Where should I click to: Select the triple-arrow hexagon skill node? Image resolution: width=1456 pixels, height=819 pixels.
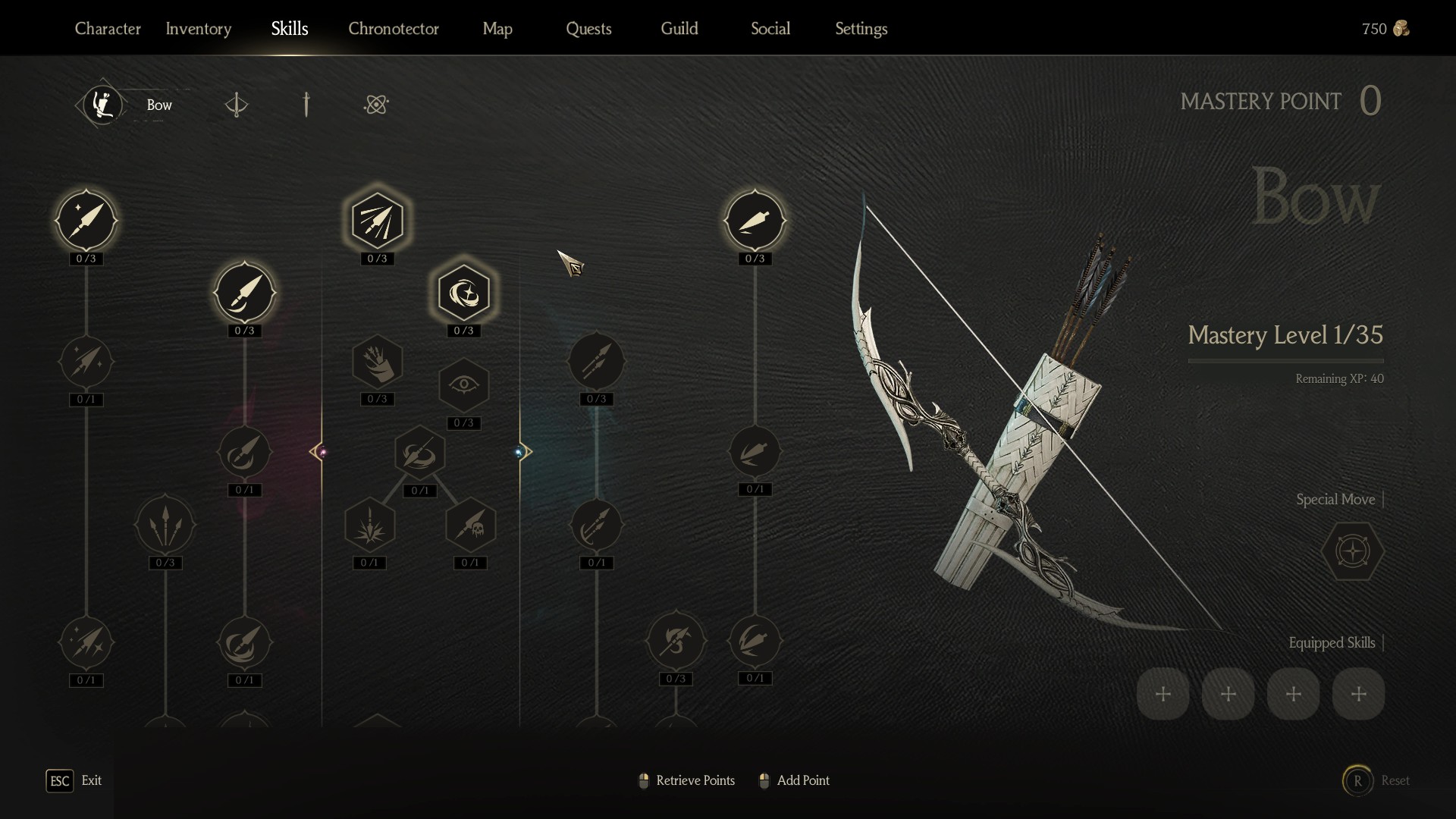pyautogui.click(x=377, y=221)
